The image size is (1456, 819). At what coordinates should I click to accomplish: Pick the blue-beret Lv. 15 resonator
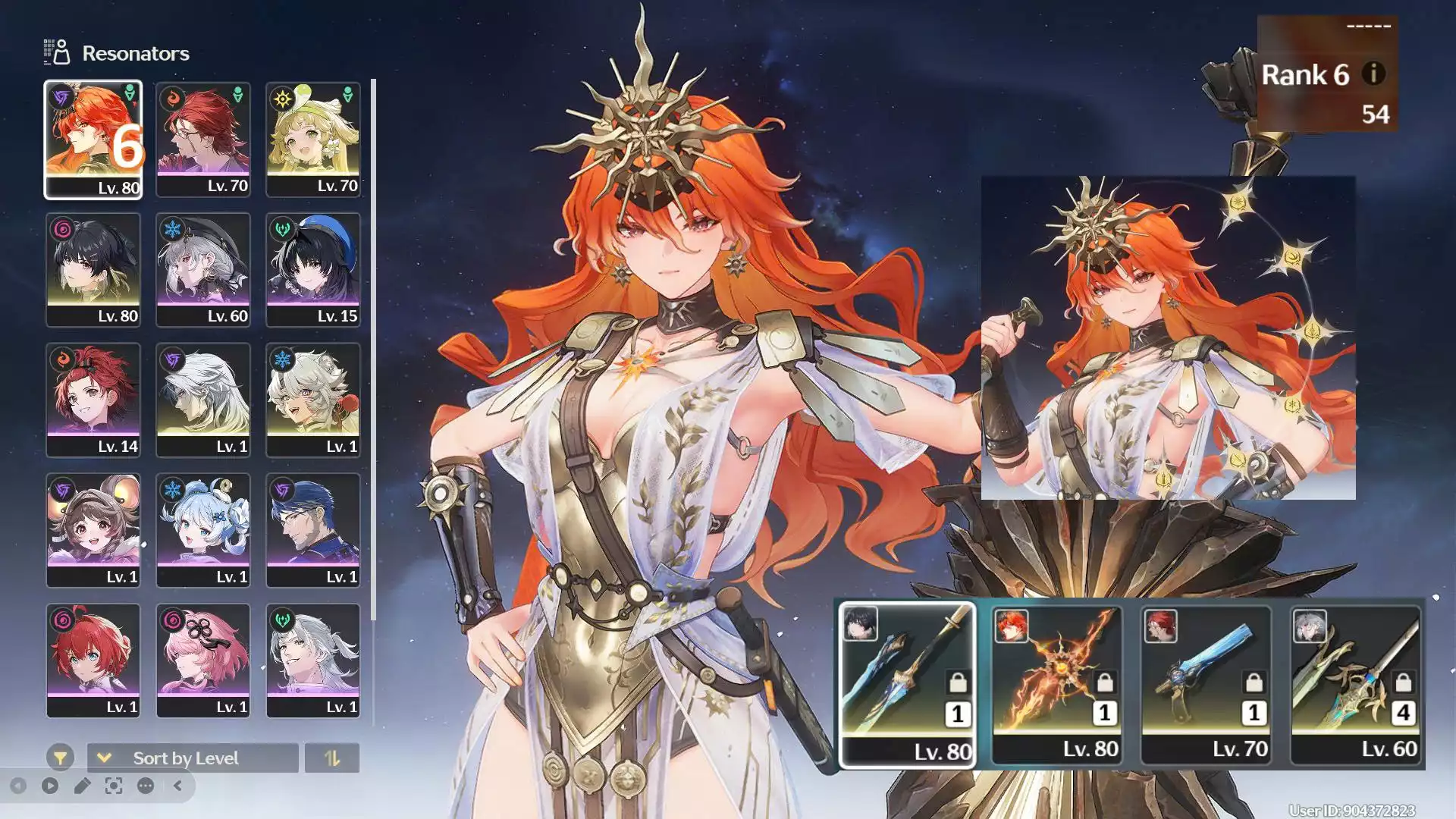pyautogui.click(x=312, y=270)
